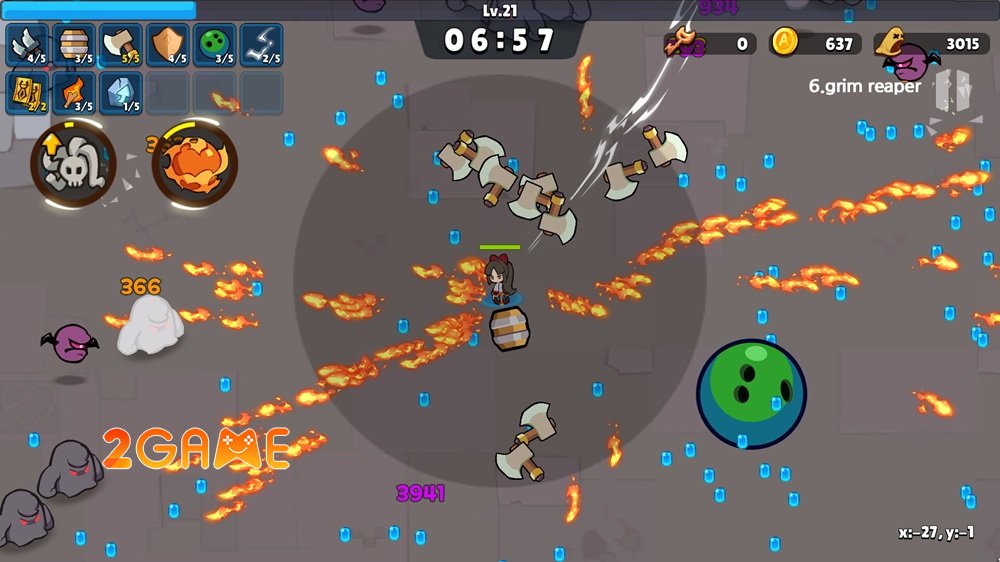Select the golden cards passive slot
The image size is (1000, 562).
click(x=26, y=92)
